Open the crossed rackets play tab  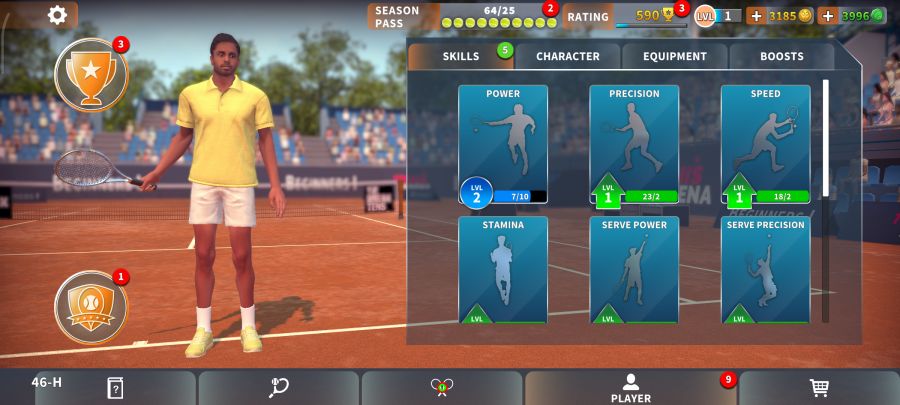(442, 388)
